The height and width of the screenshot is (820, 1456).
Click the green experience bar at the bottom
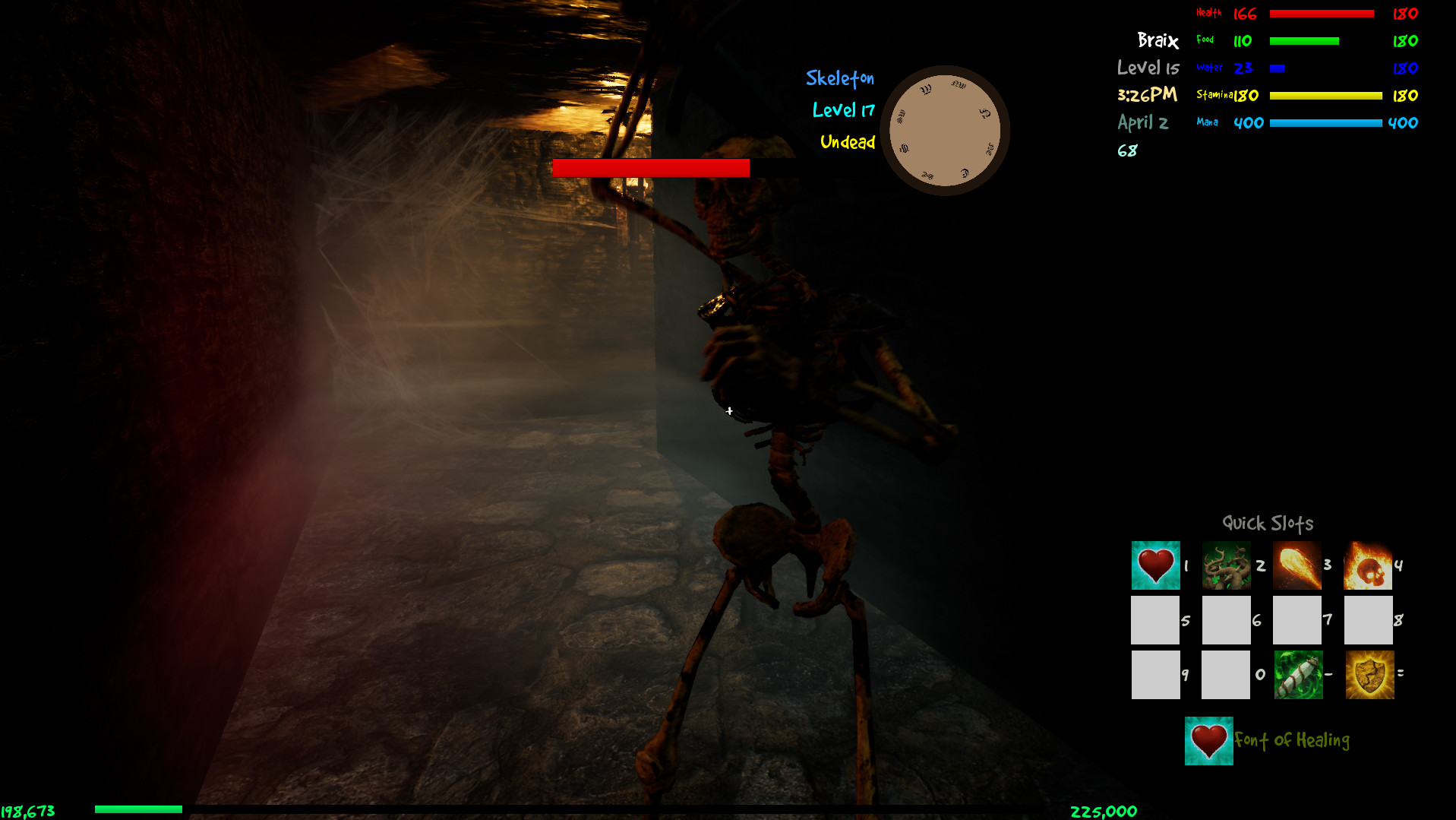click(x=139, y=810)
